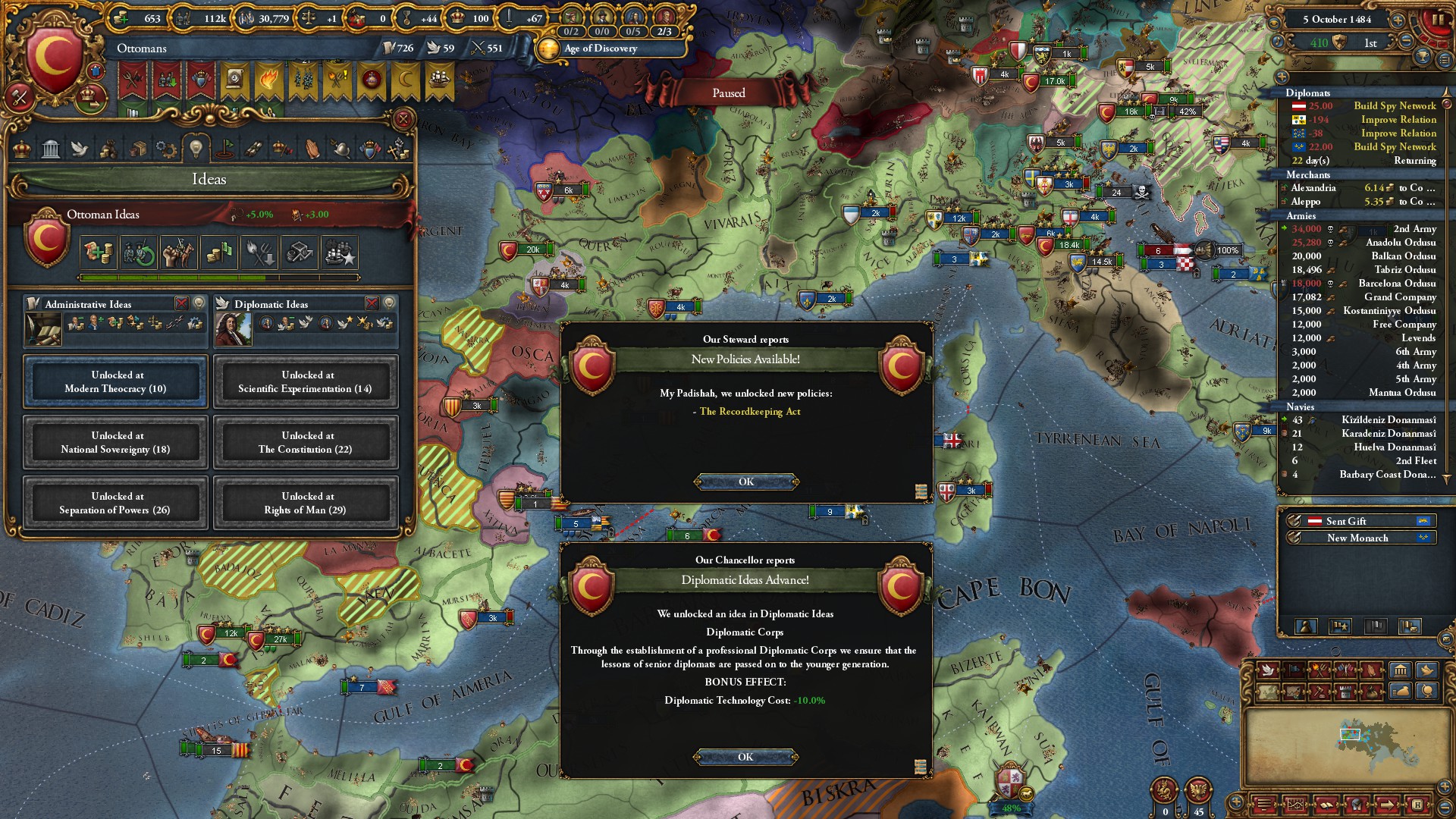The width and height of the screenshot is (1456, 819).
Task: Abandon Diplomatic Ideas with its red X
Action: click(x=372, y=303)
